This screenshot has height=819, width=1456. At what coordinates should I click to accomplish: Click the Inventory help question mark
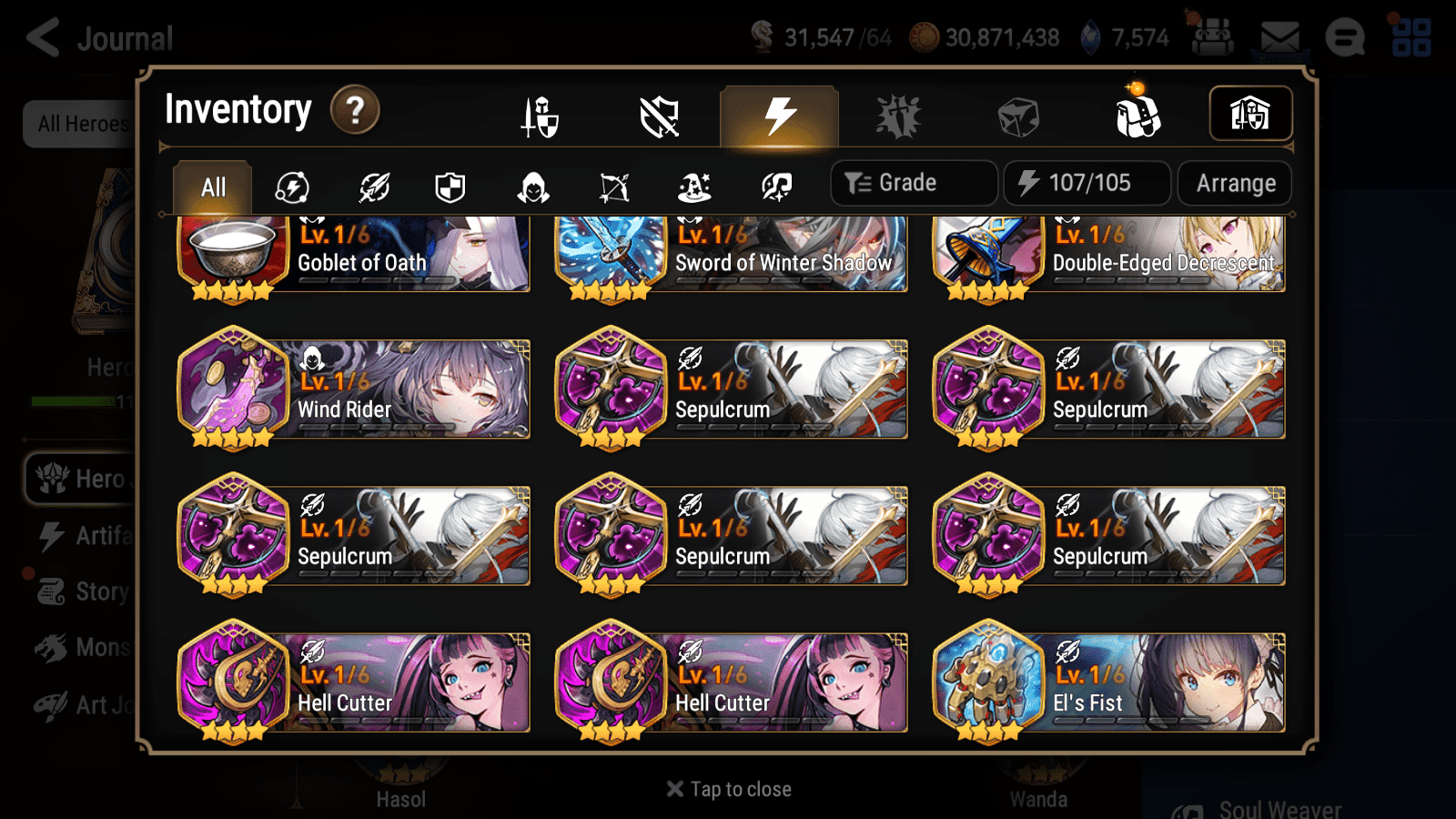point(354,110)
